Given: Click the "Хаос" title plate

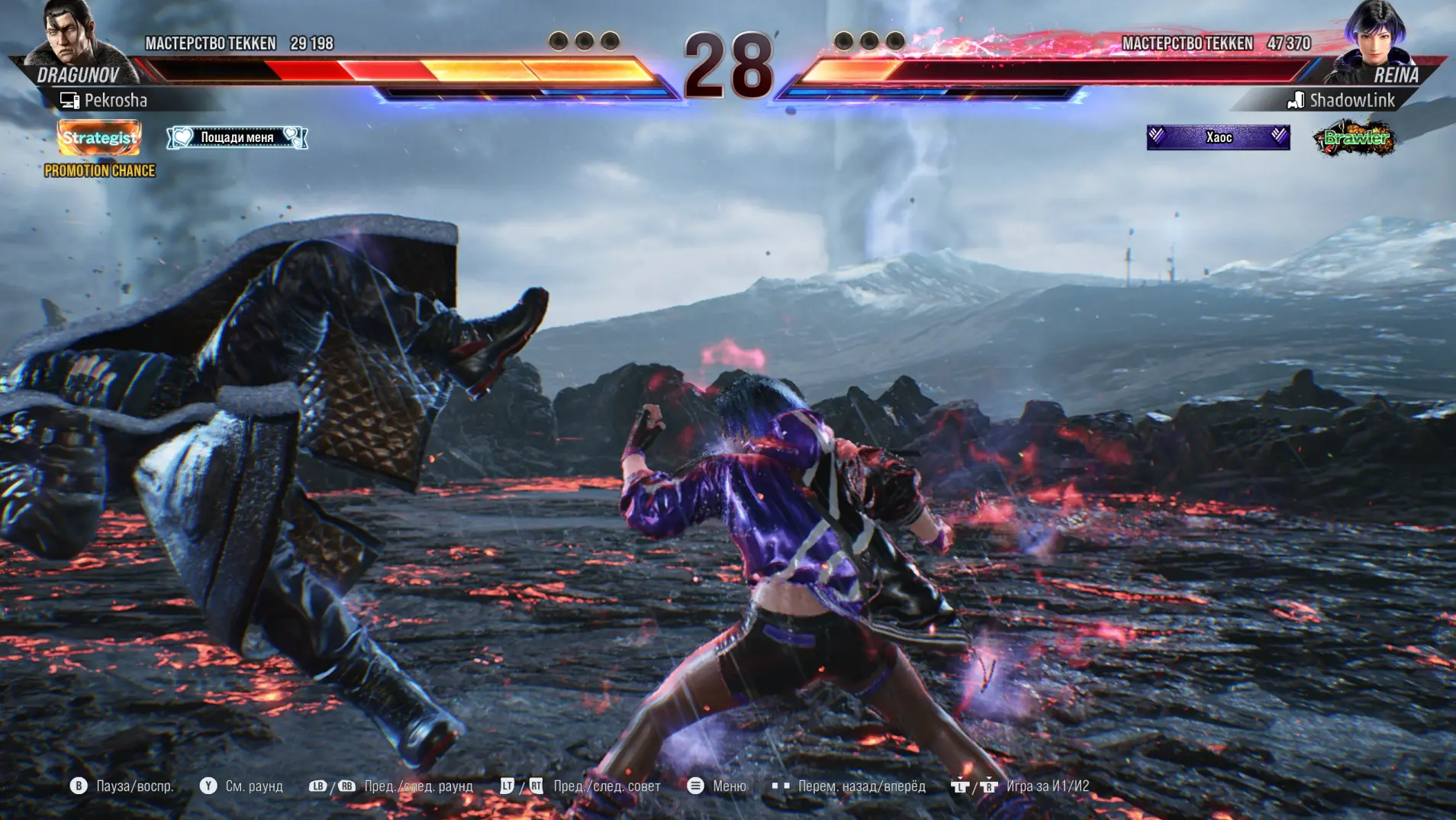Looking at the screenshot, I should click(1218, 137).
